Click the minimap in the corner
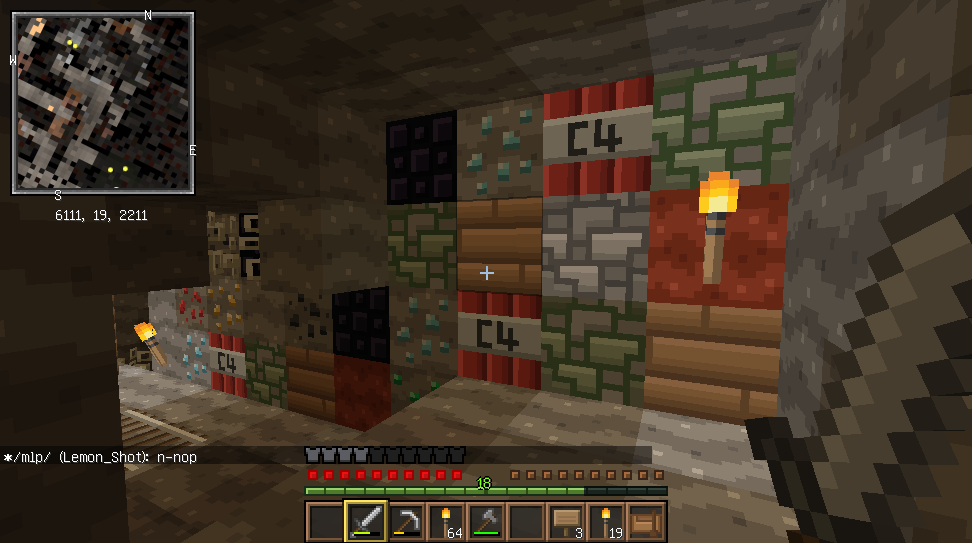 point(103,102)
